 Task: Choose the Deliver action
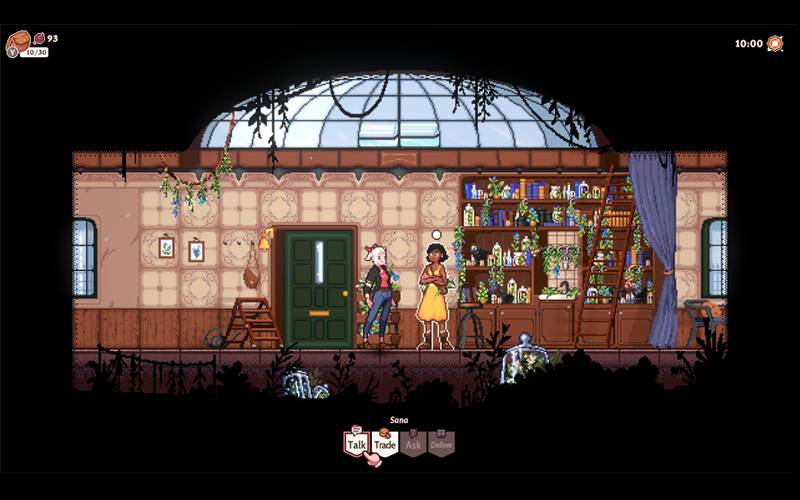(x=442, y=443)
